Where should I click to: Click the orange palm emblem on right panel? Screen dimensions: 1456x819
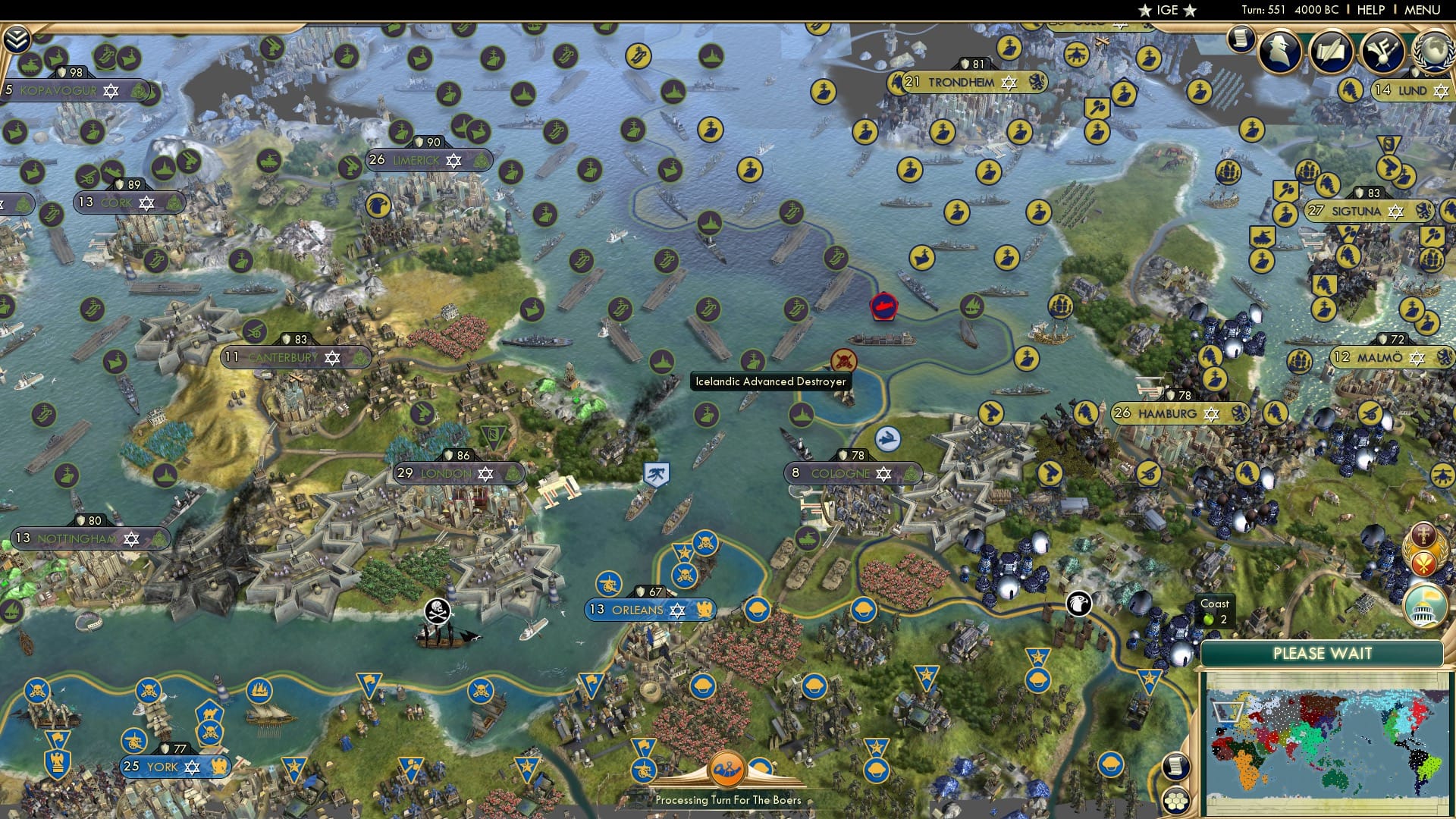pos(1423,563)
